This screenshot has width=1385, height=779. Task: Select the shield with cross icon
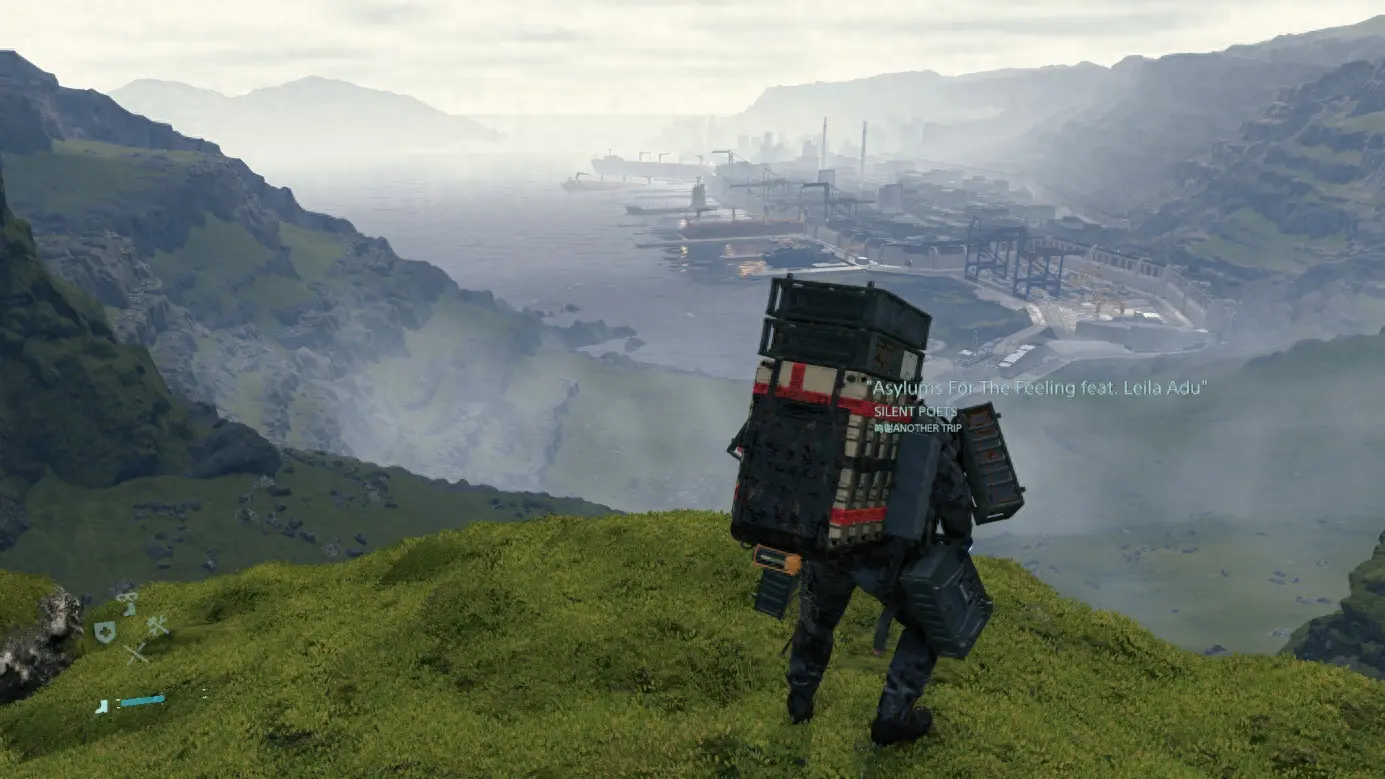[104, 631]
